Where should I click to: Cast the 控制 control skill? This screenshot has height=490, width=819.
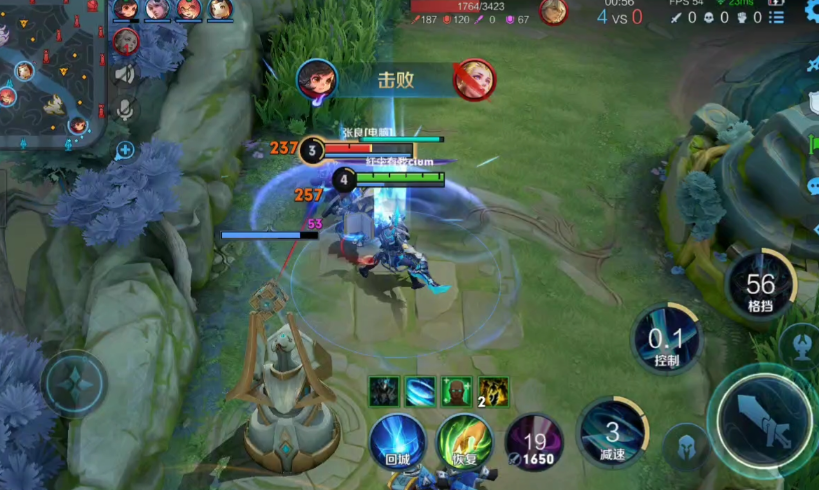tap(666, 339)
